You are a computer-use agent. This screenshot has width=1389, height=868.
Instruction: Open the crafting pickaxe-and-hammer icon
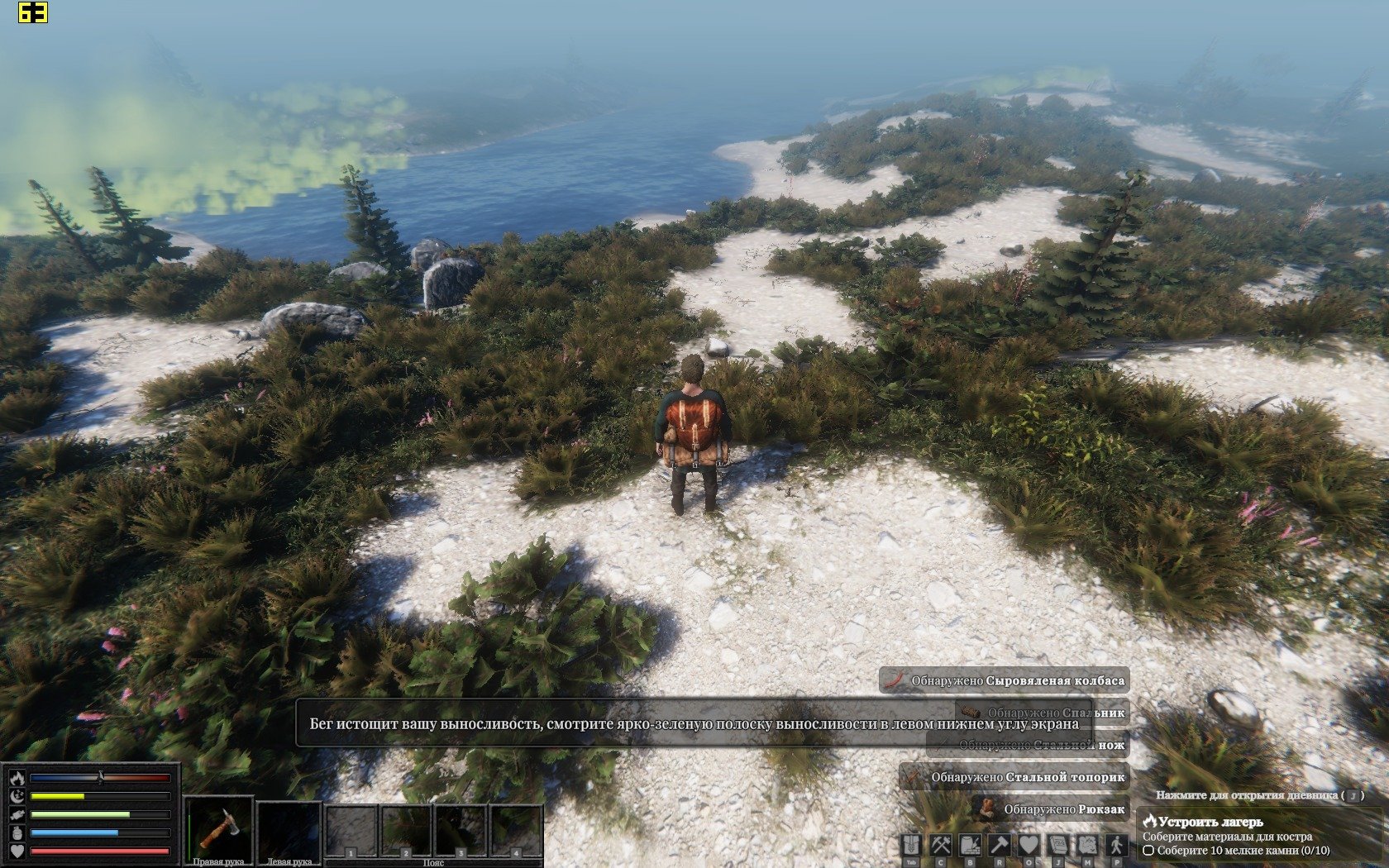941,845
